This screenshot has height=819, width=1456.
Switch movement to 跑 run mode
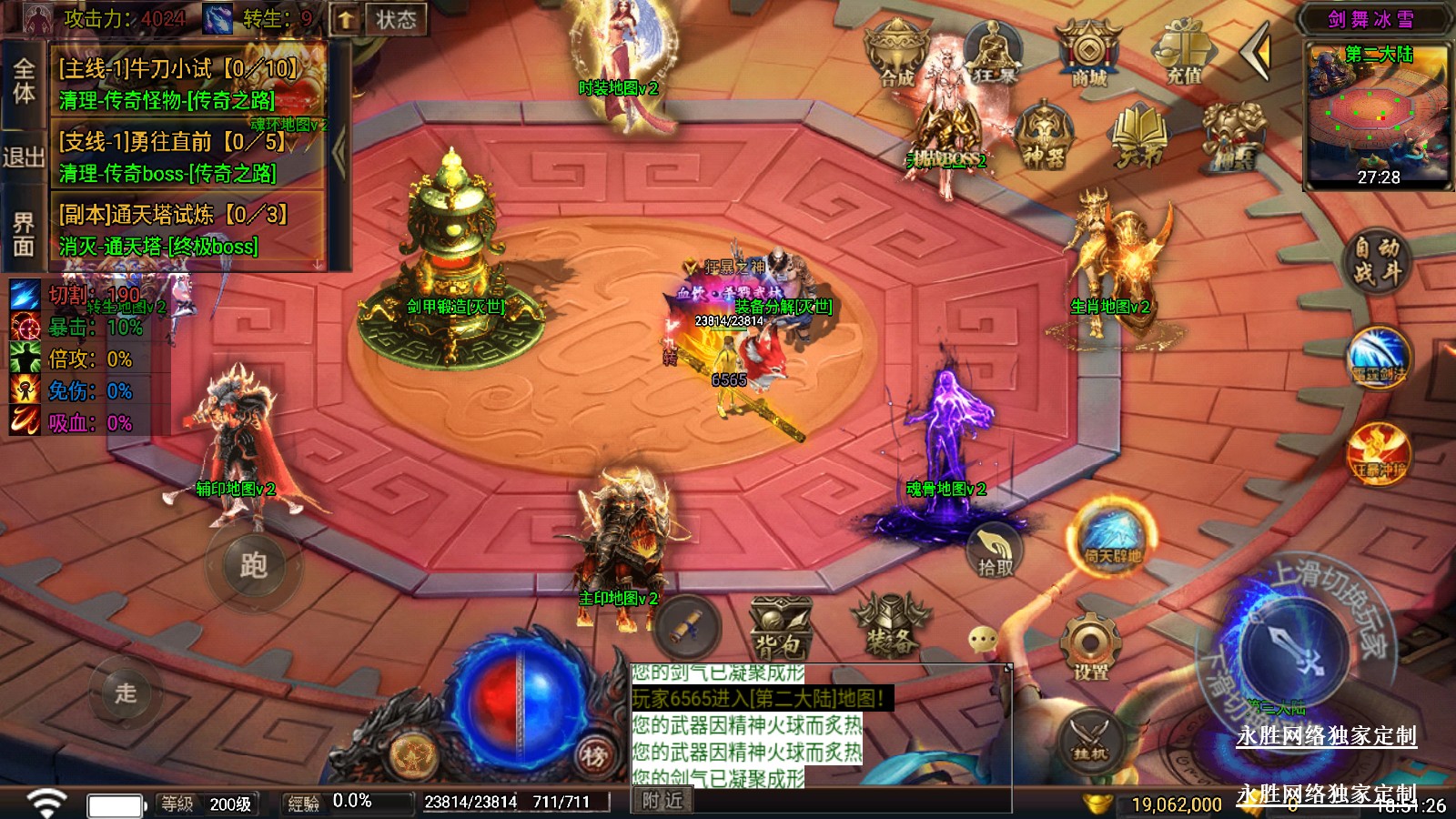tap(253, 565)
